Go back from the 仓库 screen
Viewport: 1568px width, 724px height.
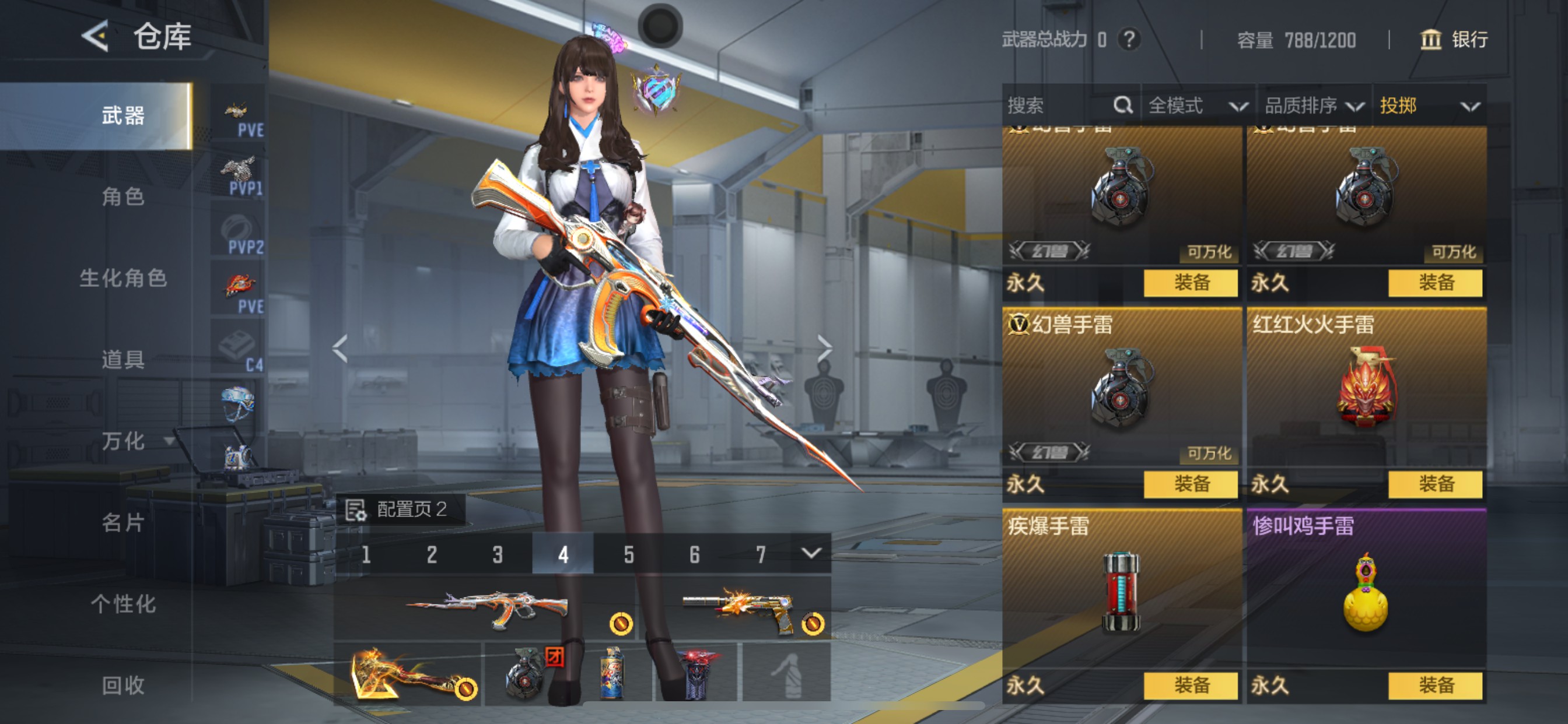pos(95,36)
